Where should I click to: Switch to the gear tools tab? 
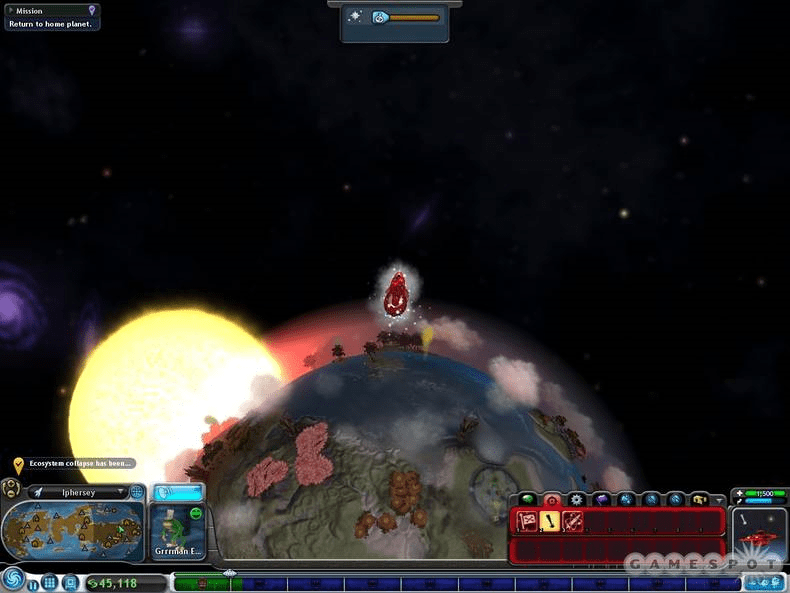[x=576, y=498]
